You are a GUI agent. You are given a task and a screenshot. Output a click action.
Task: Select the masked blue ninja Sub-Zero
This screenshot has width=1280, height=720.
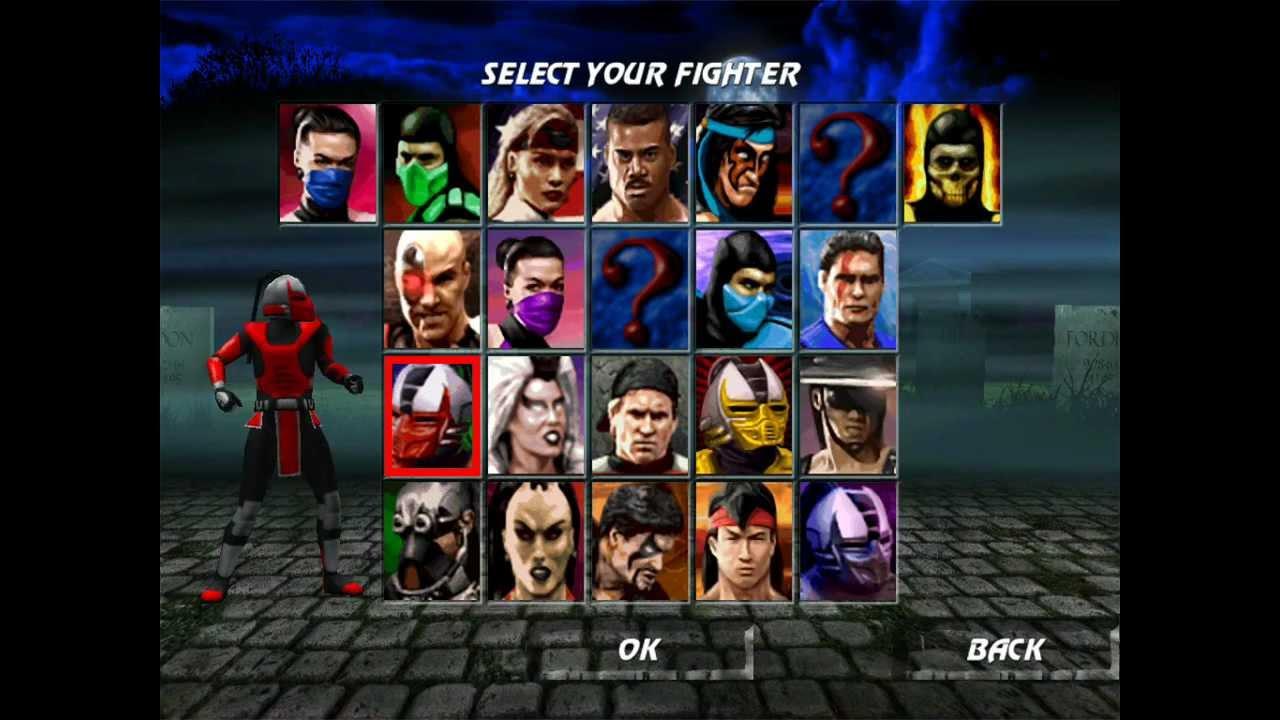[x=745, y=289]
